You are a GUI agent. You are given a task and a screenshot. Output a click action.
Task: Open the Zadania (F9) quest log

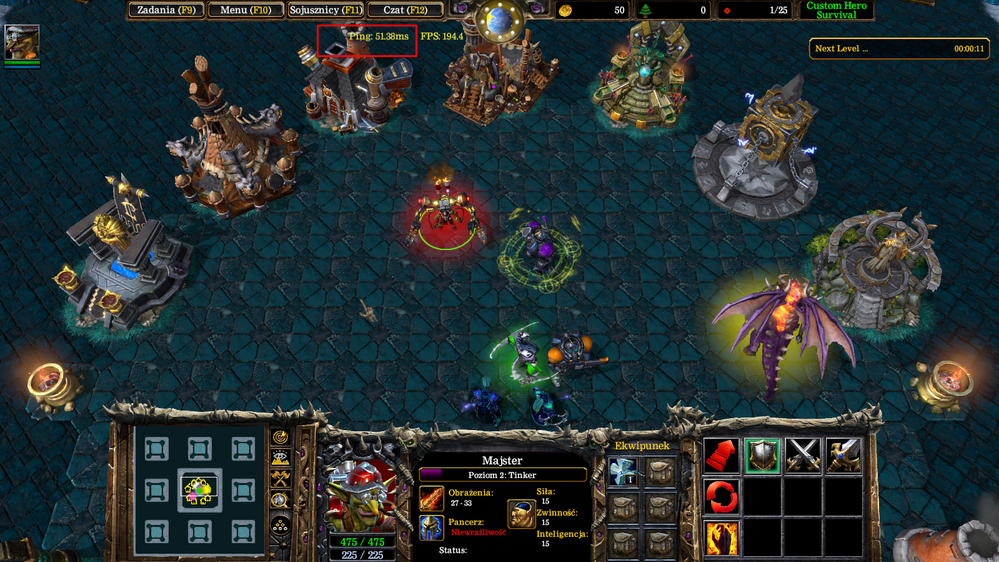pos(165,10)
